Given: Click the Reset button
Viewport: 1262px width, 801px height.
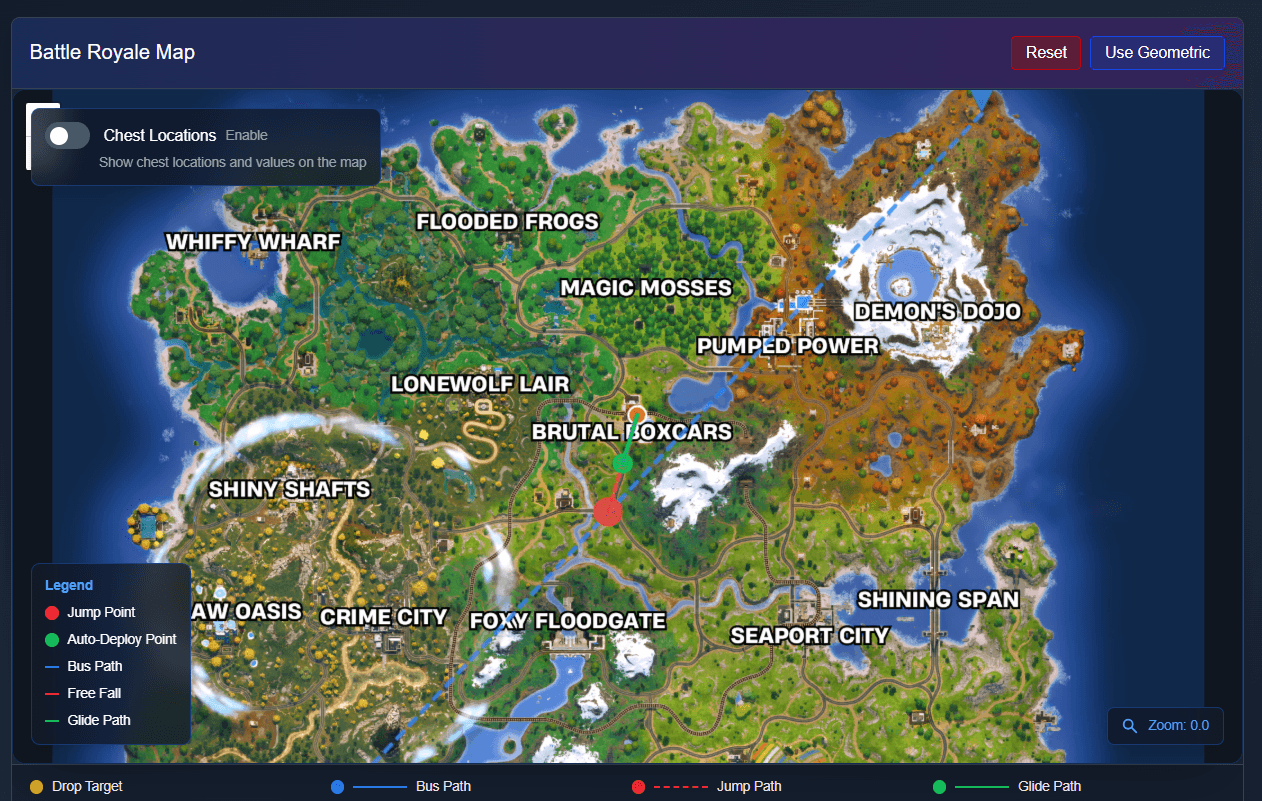Looking at the screenshot, I should tap(1046, 53).
